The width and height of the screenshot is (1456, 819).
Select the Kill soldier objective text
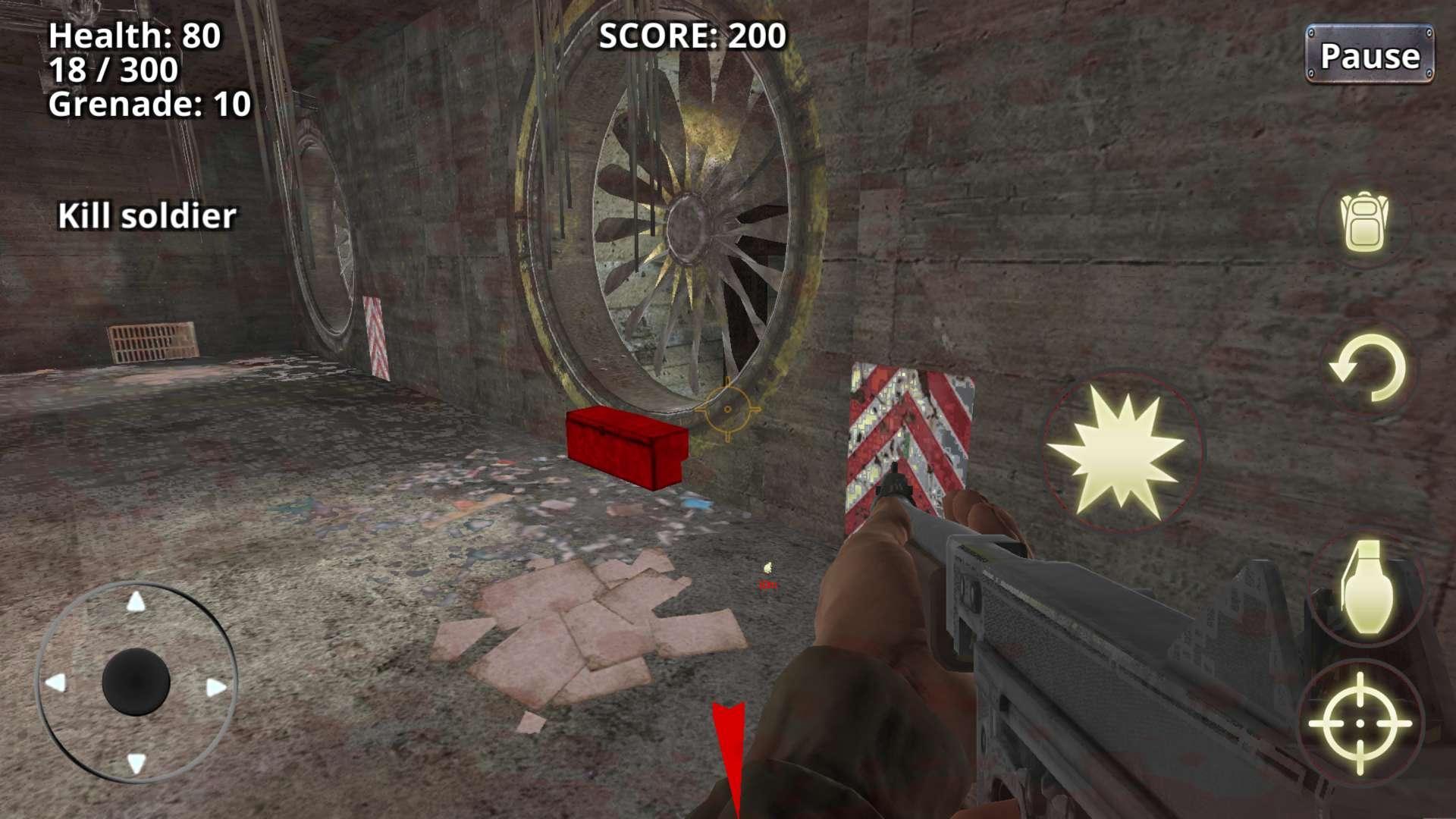tap(149, 215)
